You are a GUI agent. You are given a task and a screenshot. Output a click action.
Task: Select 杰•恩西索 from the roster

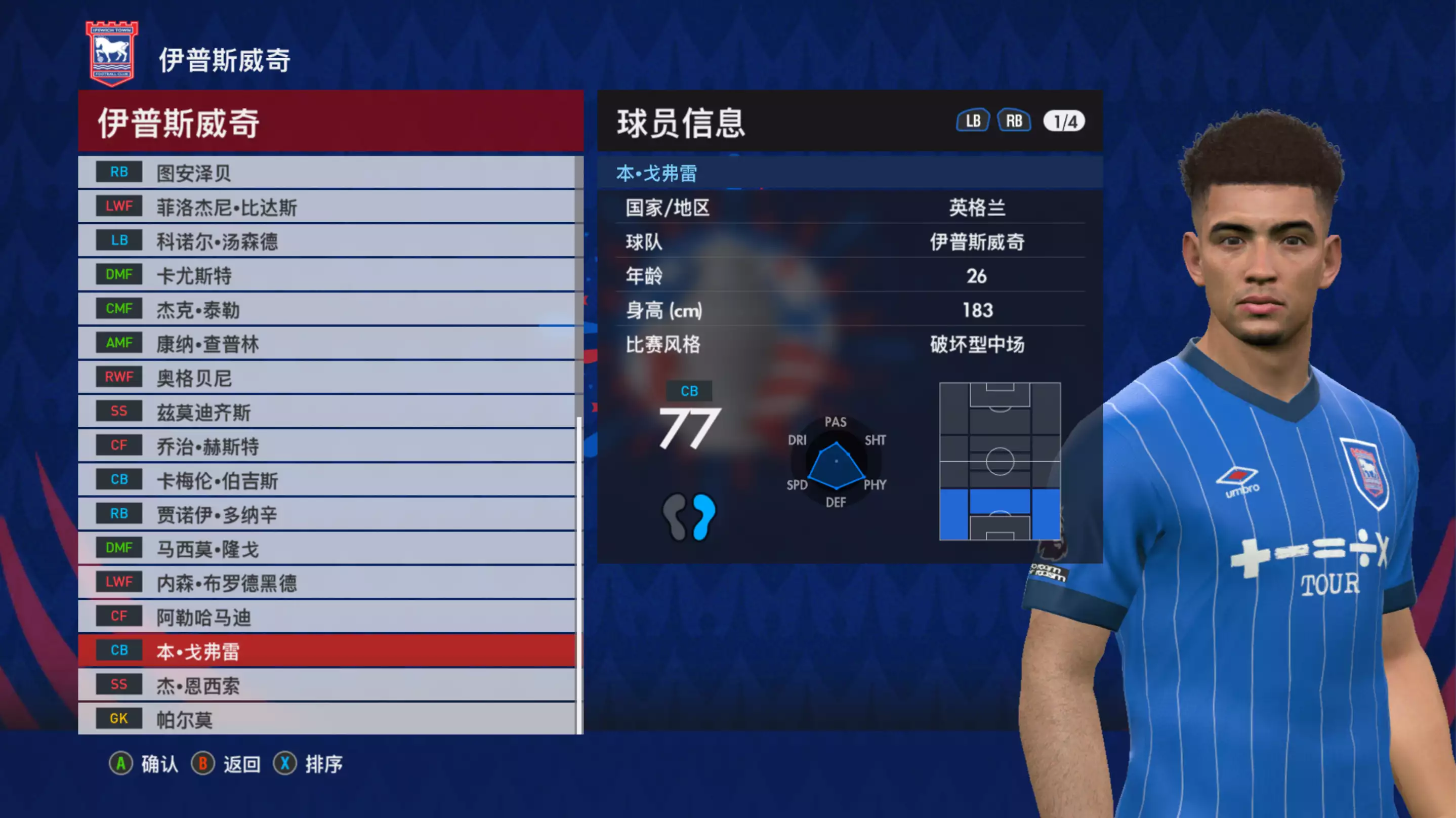click(x=327, y=685)
